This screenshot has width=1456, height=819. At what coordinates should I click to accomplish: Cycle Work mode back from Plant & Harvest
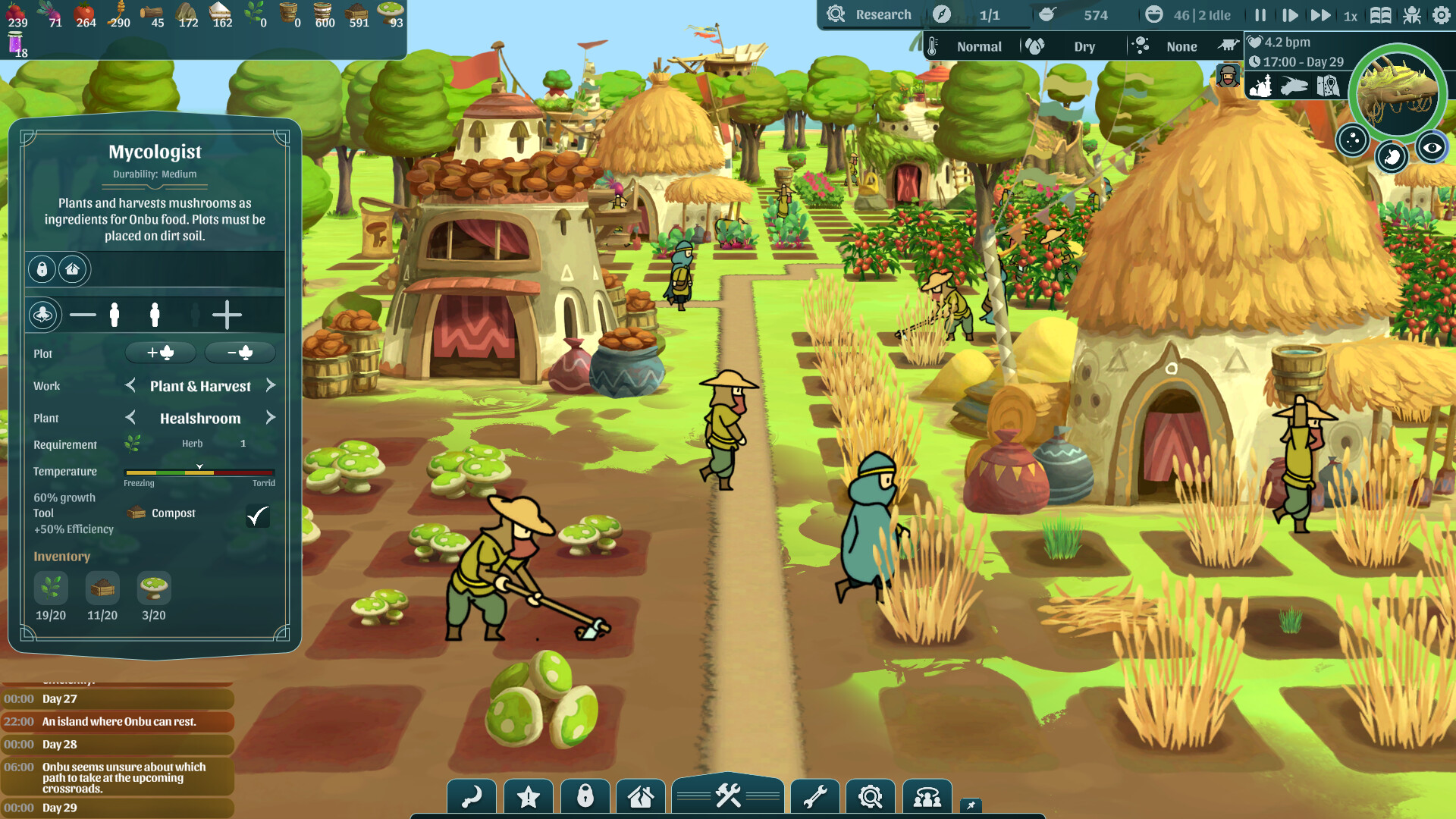[130, 385]
